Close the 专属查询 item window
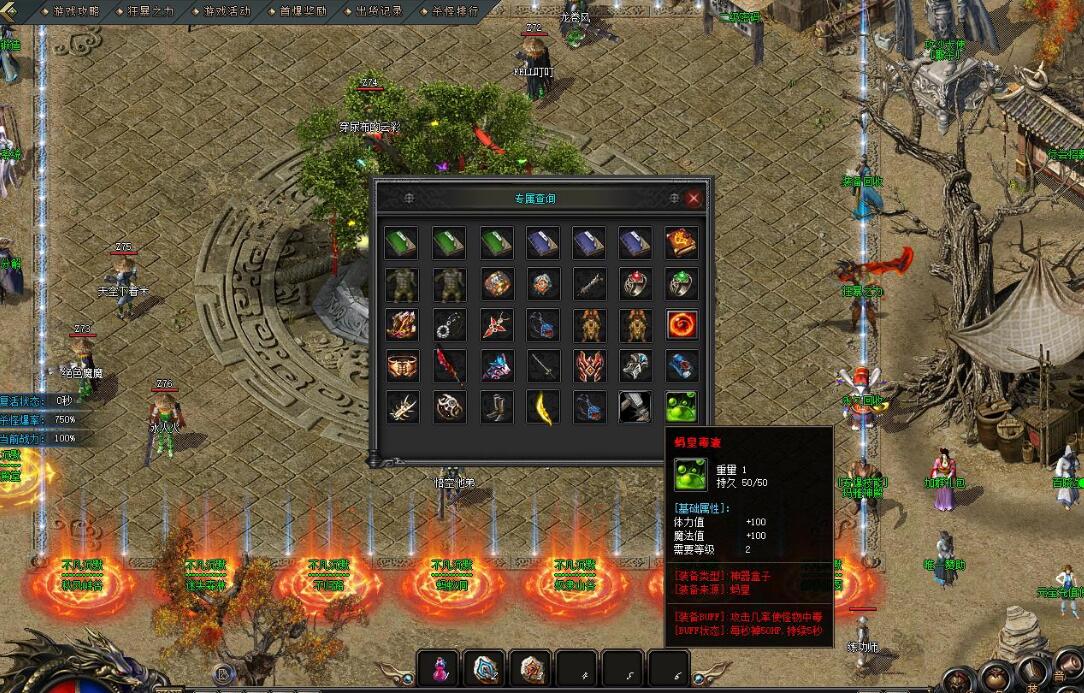This screenshot has width=1084, height=693. 694,198
